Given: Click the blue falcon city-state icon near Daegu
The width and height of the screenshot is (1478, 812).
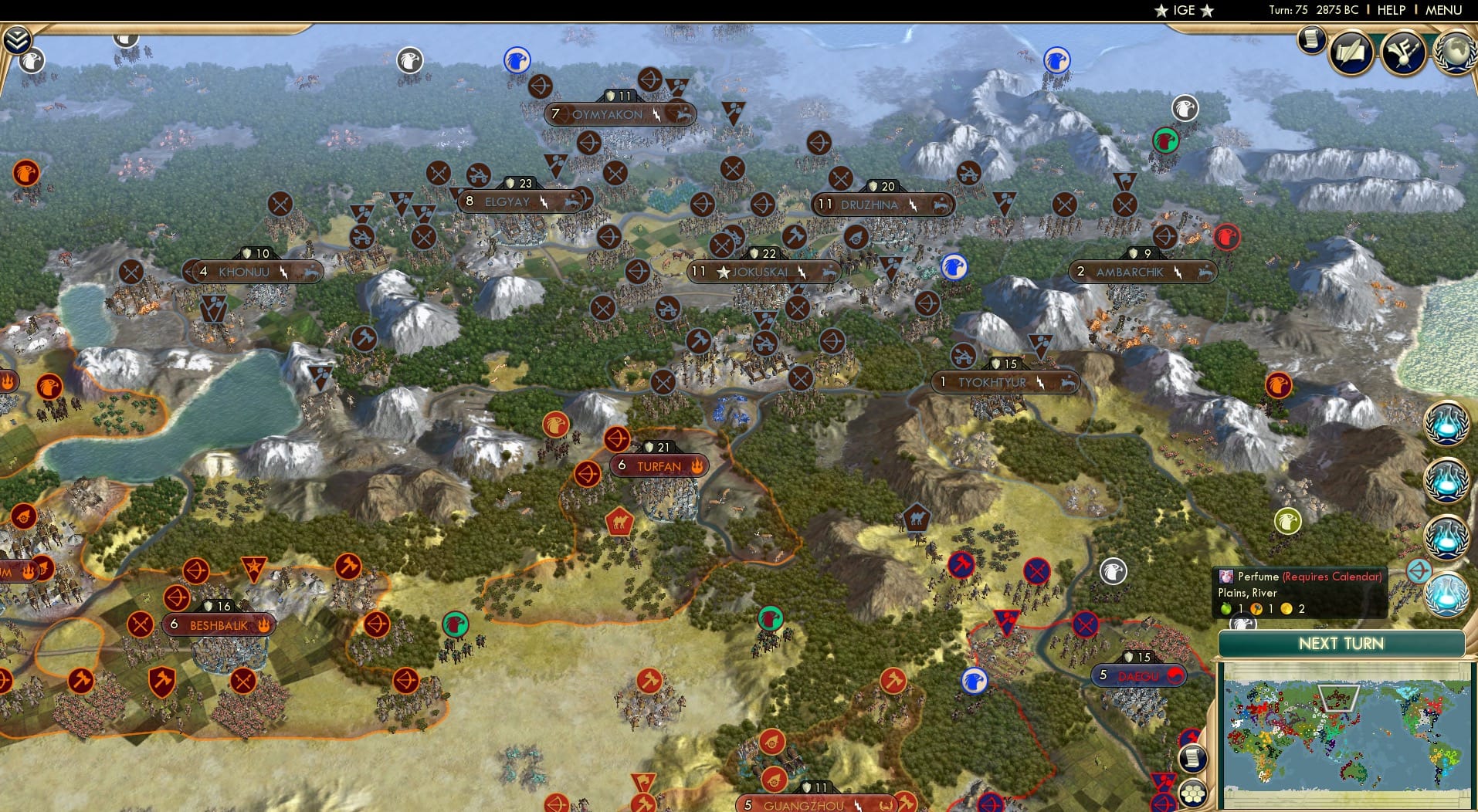Looking at the screenshot, I should click(975, 681).
